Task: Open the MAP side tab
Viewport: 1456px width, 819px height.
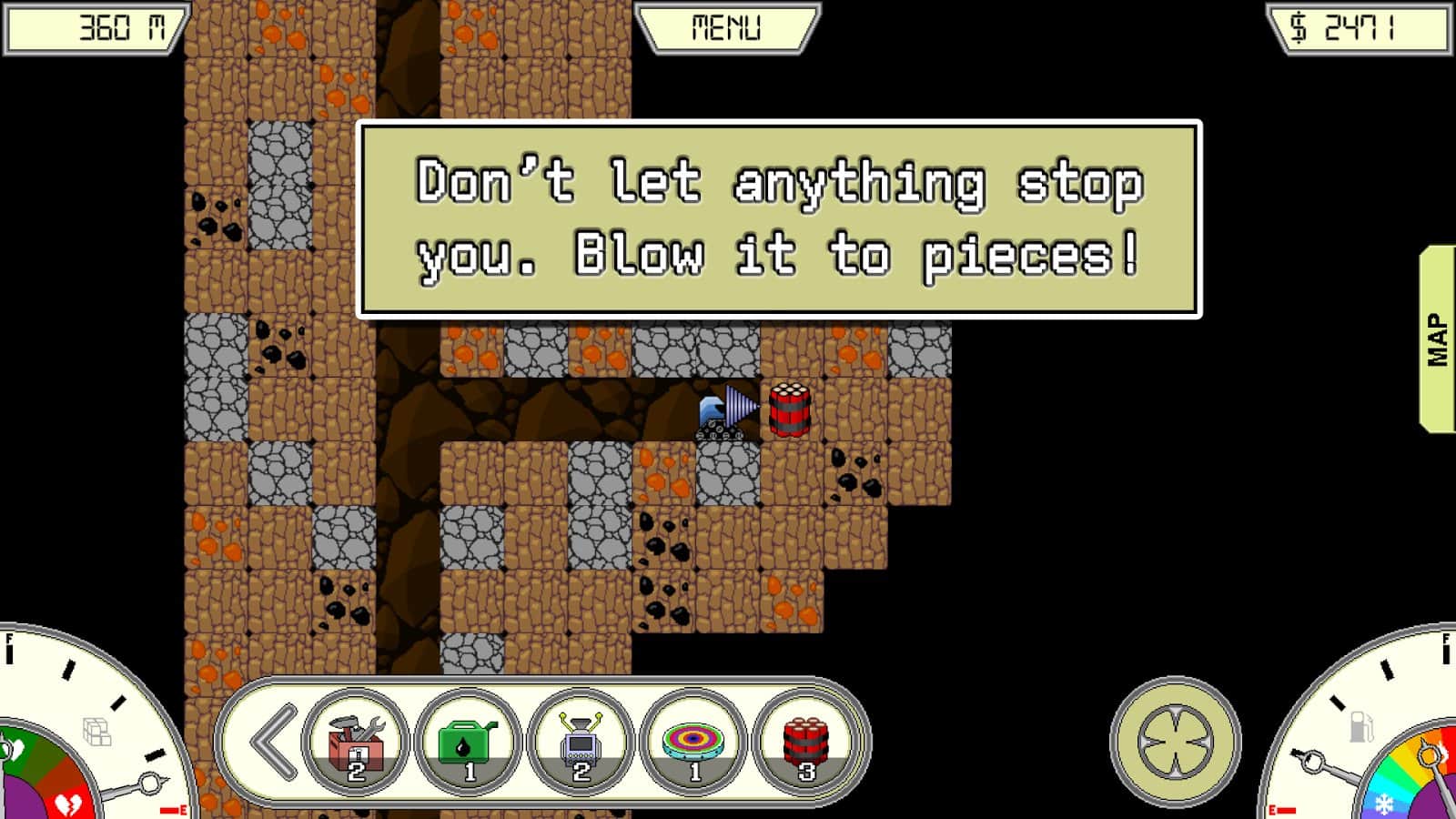Action: (1438, 339)
